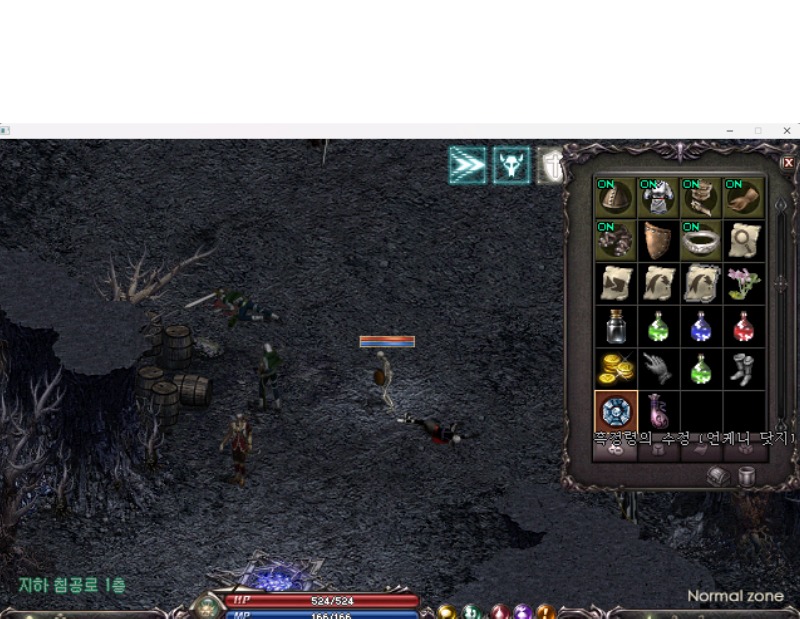Use the blue mana potion
The image size is (800, 619).
(x=700, y=327)
